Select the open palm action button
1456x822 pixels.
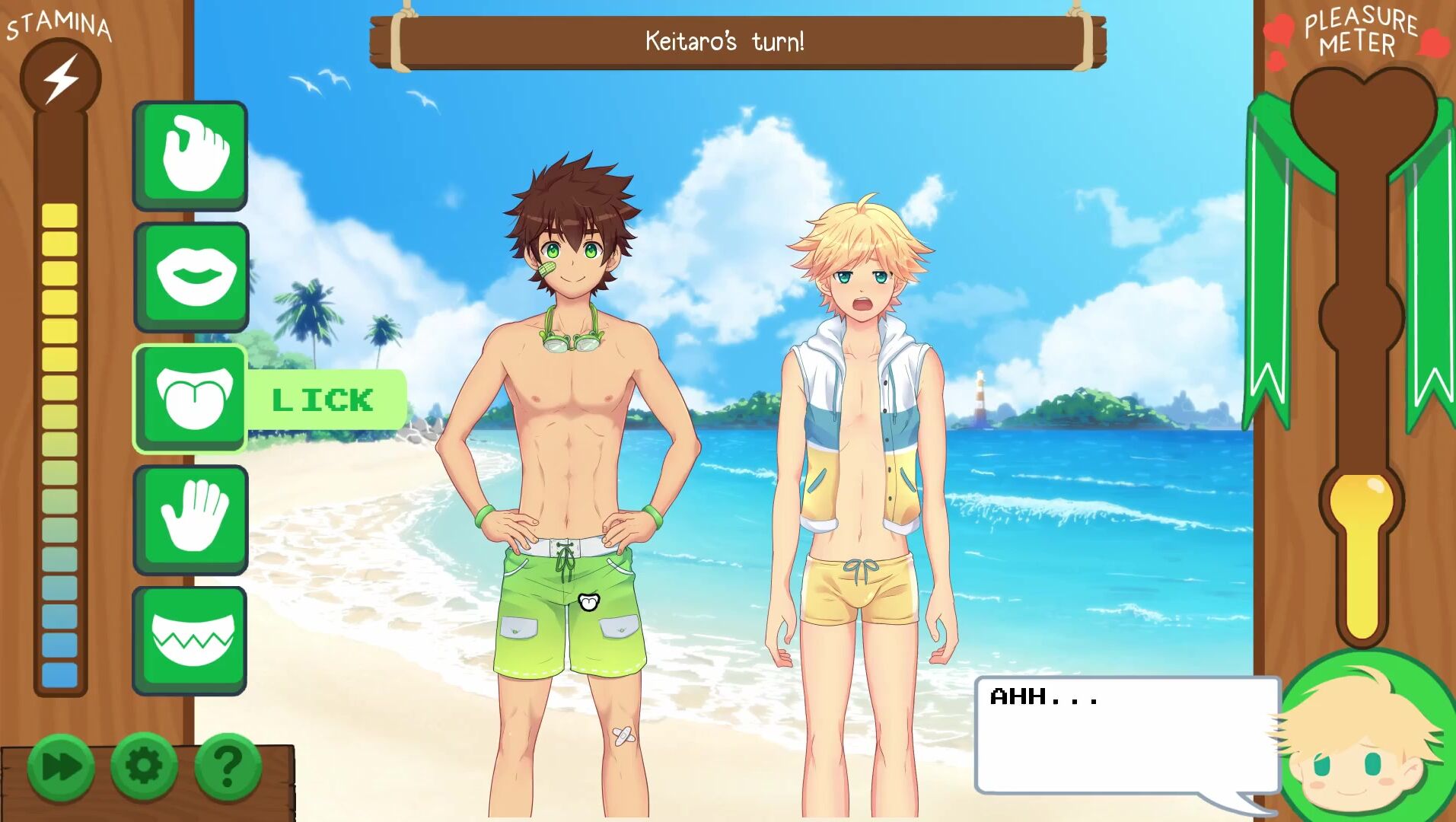[x=191, y=519]
